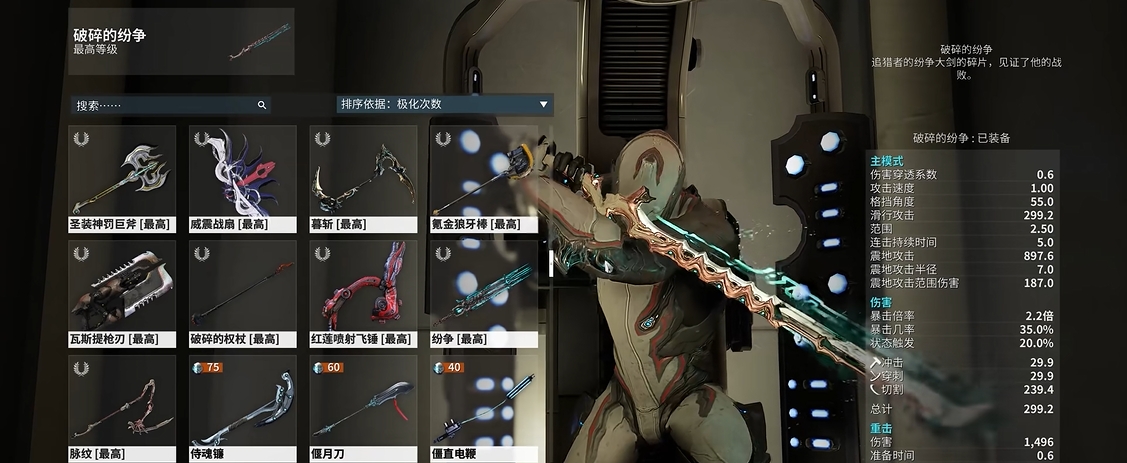Choose the 威震战扇 weapon tile
This screenshot has width=1127, height=463.
click(242, 178)
